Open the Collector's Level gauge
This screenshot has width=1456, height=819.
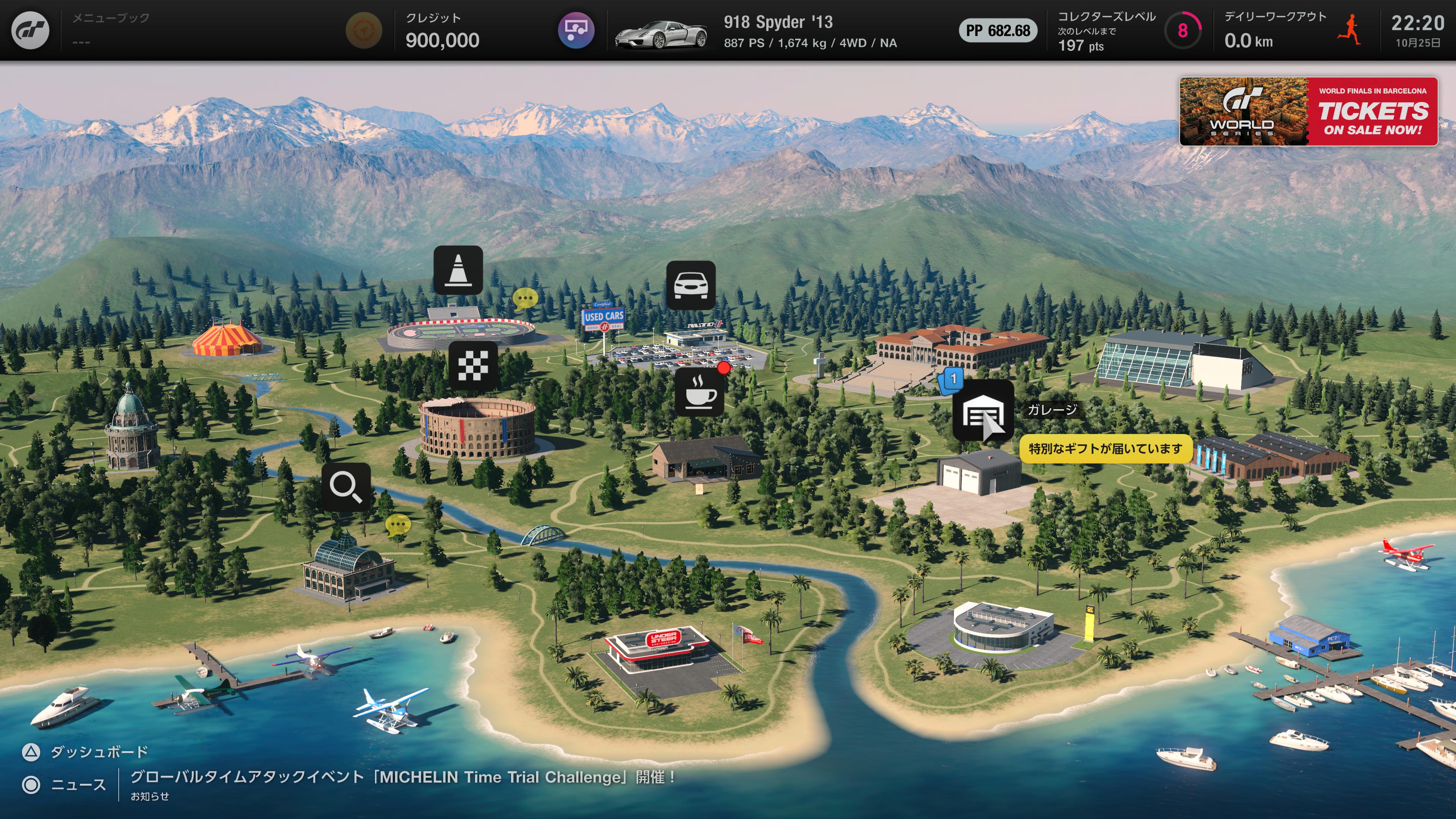coord(1182,30)
